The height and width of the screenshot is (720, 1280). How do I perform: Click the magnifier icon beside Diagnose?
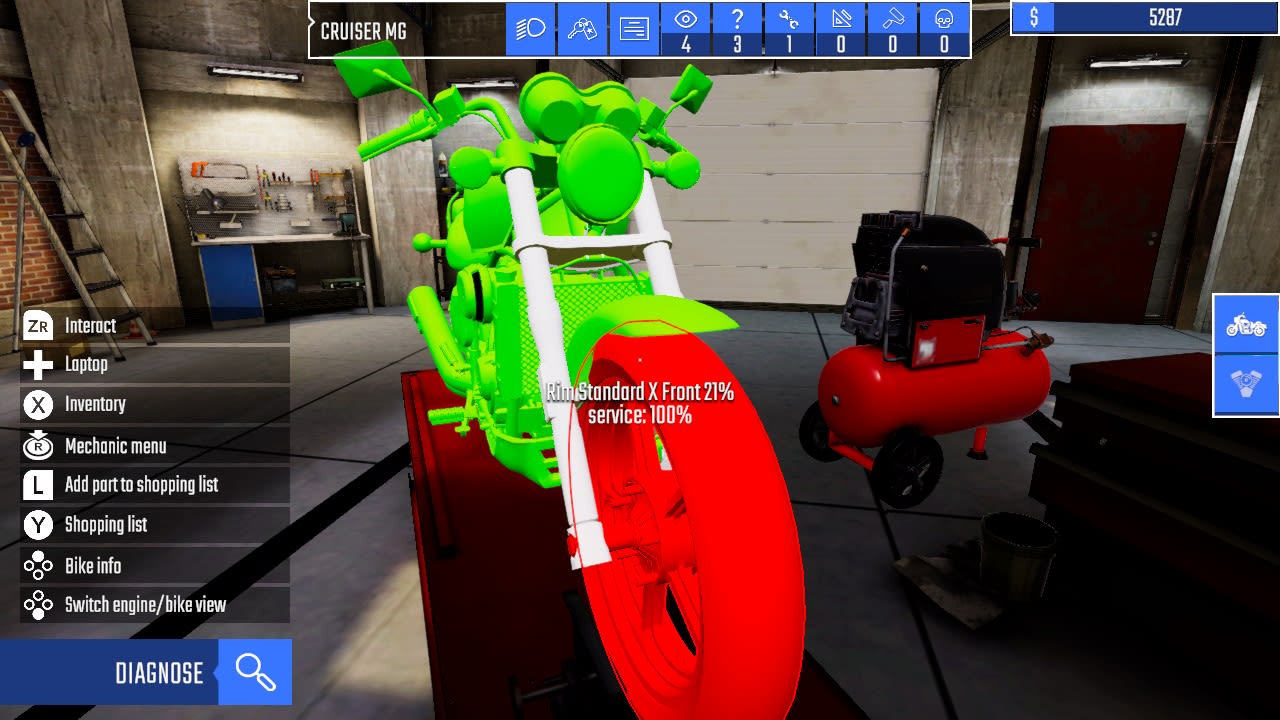256,672
